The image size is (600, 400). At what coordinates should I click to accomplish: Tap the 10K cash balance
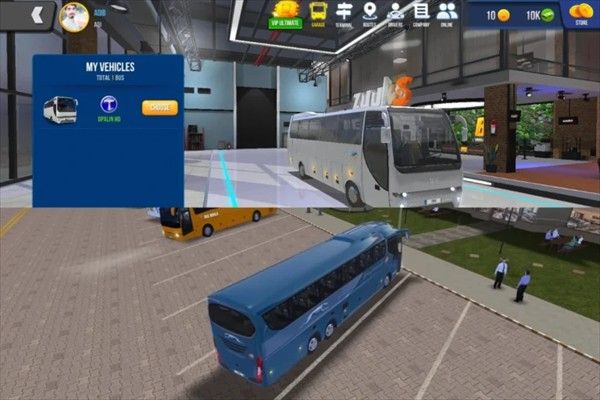coord(540,15)
